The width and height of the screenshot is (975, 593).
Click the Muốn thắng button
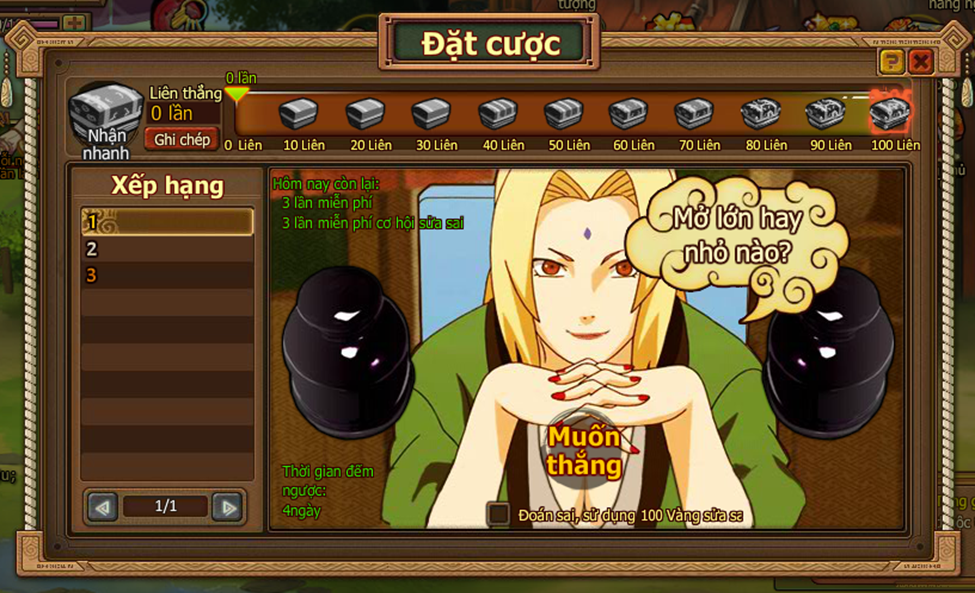tap(584, 452)
